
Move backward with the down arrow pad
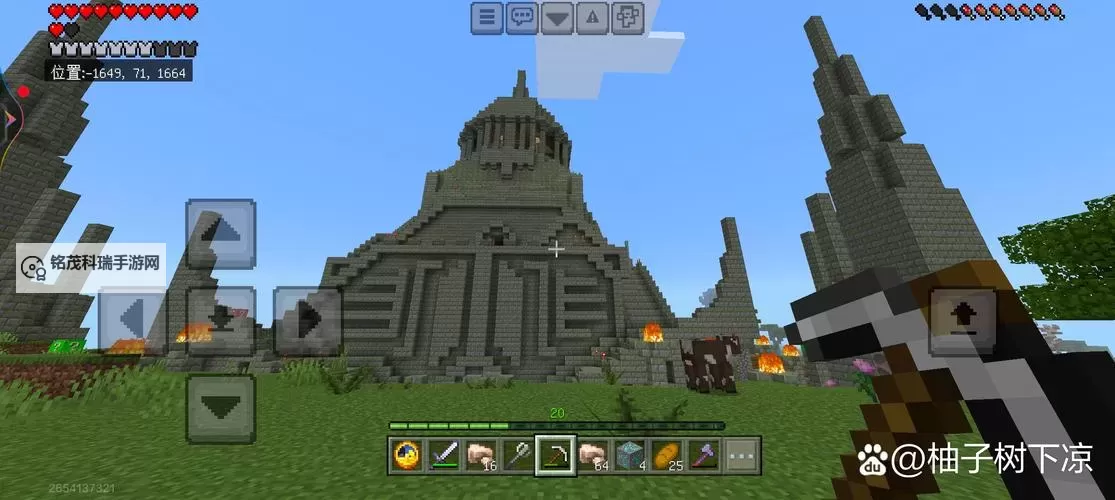(220, 408)
